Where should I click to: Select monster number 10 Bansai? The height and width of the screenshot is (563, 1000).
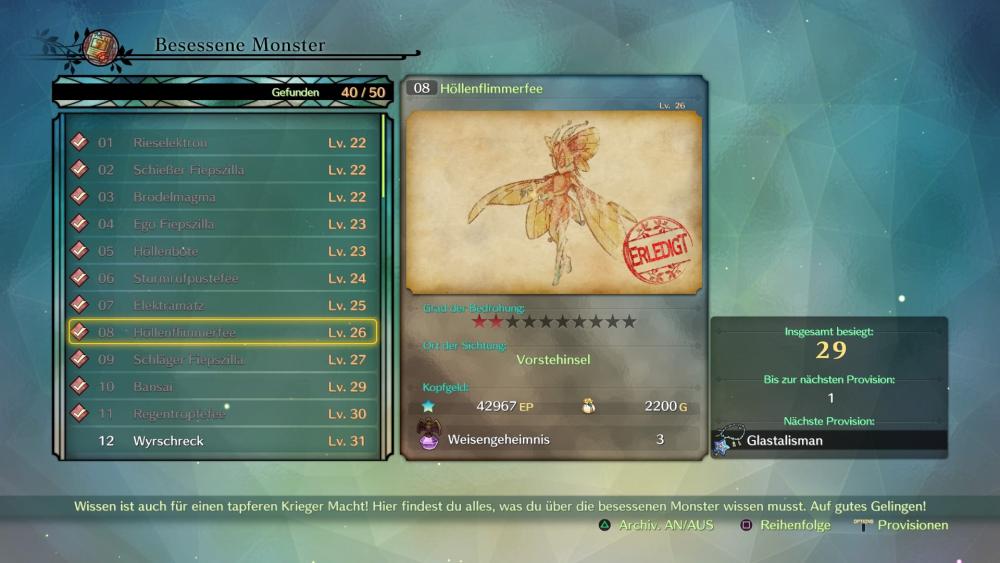pos(222,386)
